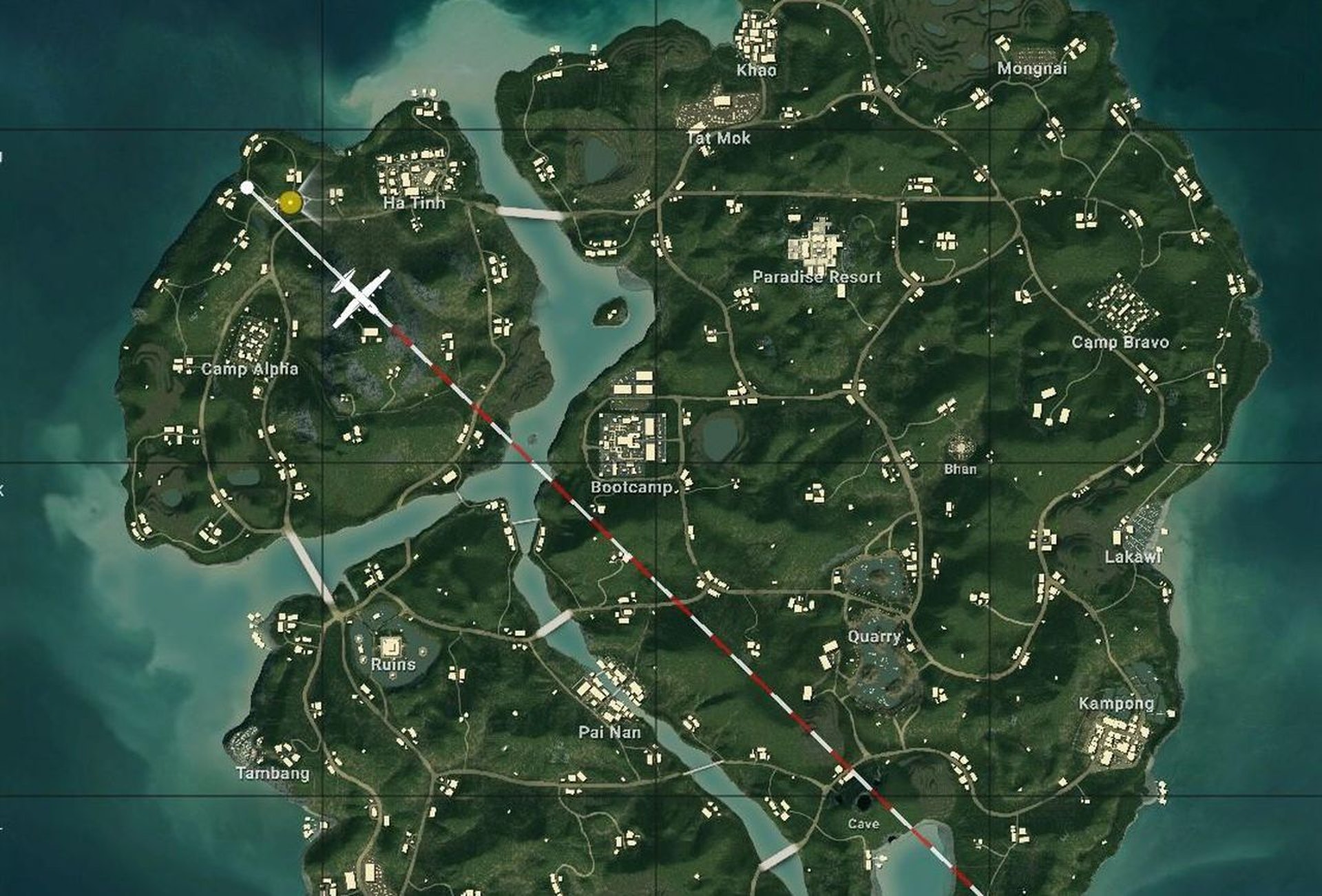Select the Mongnai label in the northeast

[x=1034, y=67]
